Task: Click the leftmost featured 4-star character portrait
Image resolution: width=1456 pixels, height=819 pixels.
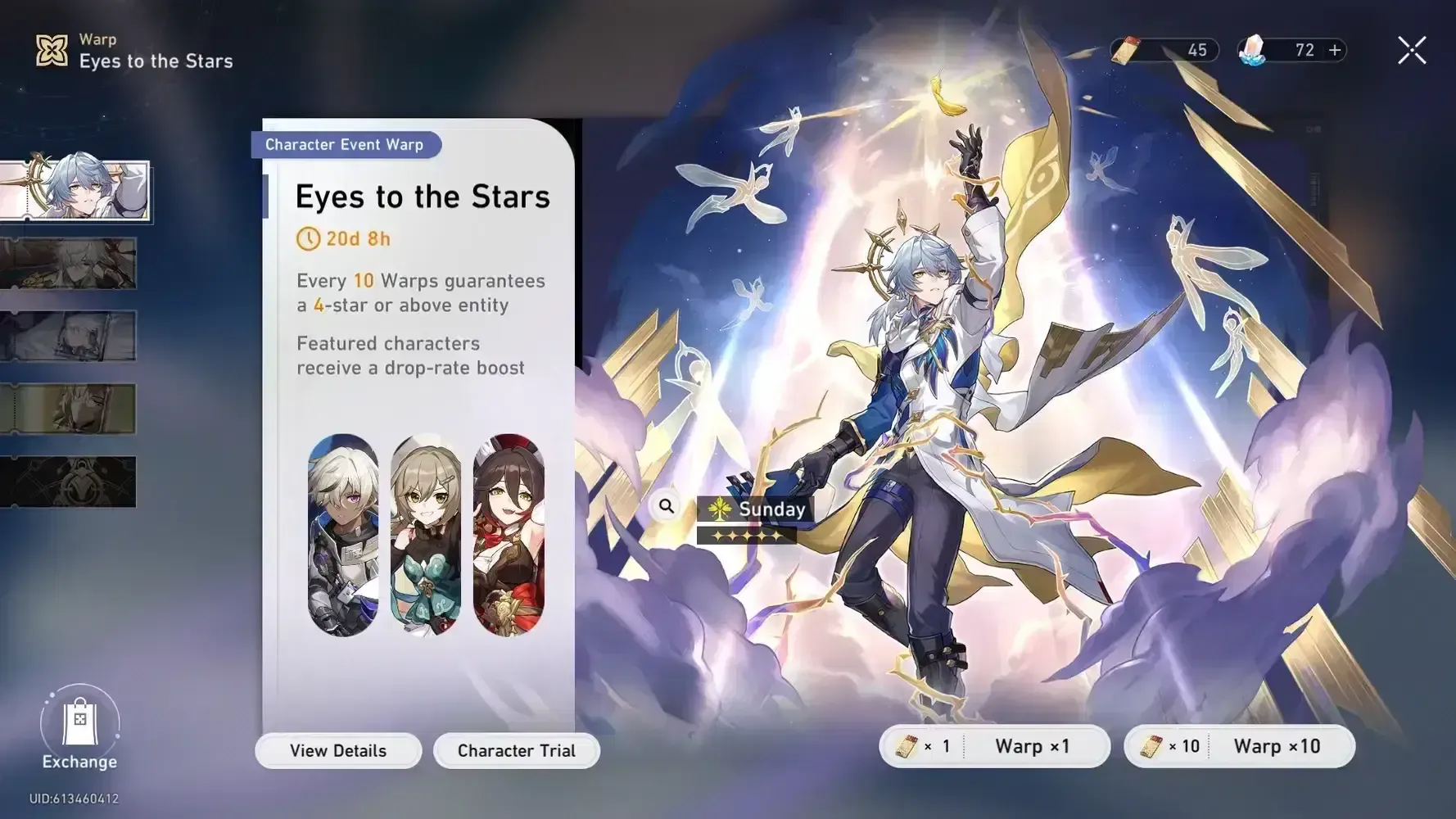Action: coord(346,536)
